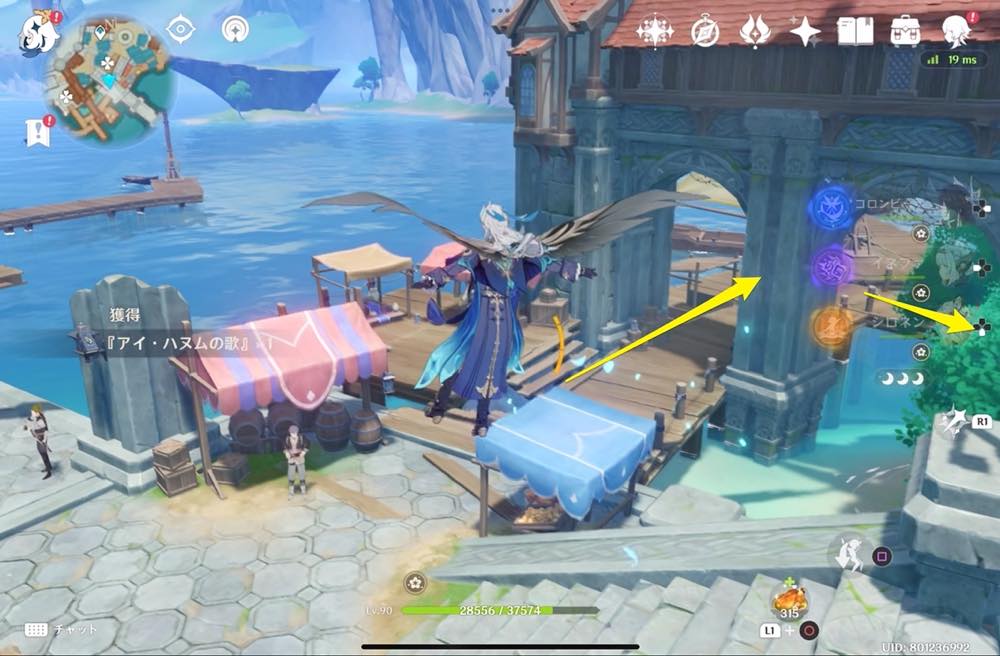Trigger the sprint running figure icon
This screenshot has width=1000, height=656.
pyautogui.click(x=848, y=554)
